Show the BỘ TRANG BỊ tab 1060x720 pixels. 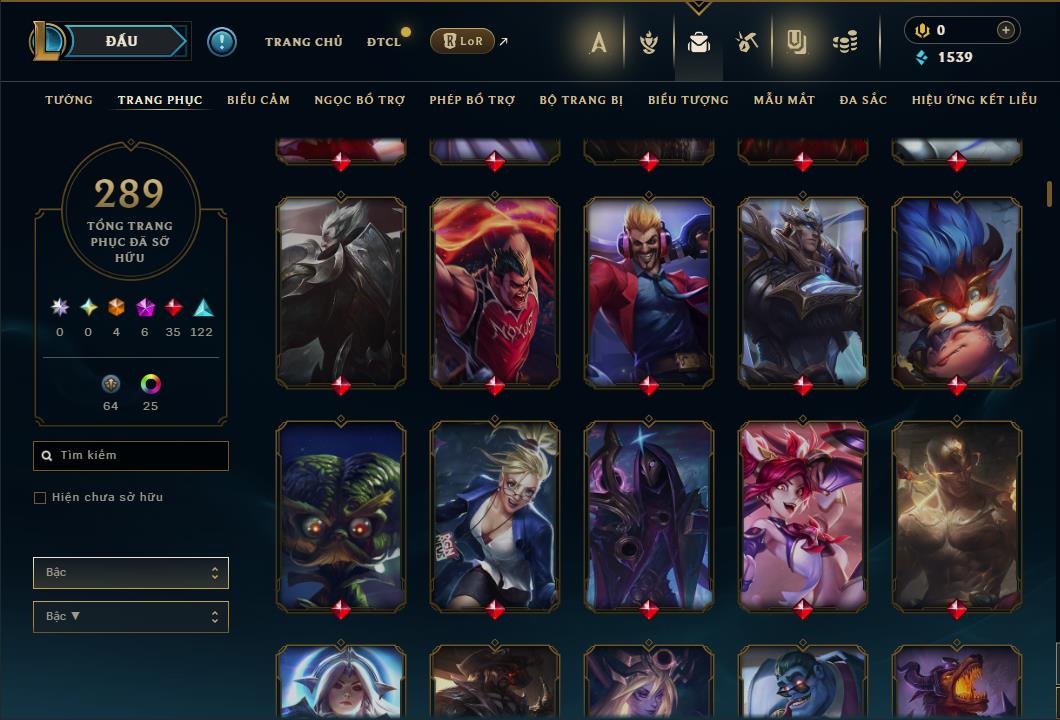coord(581,100)
